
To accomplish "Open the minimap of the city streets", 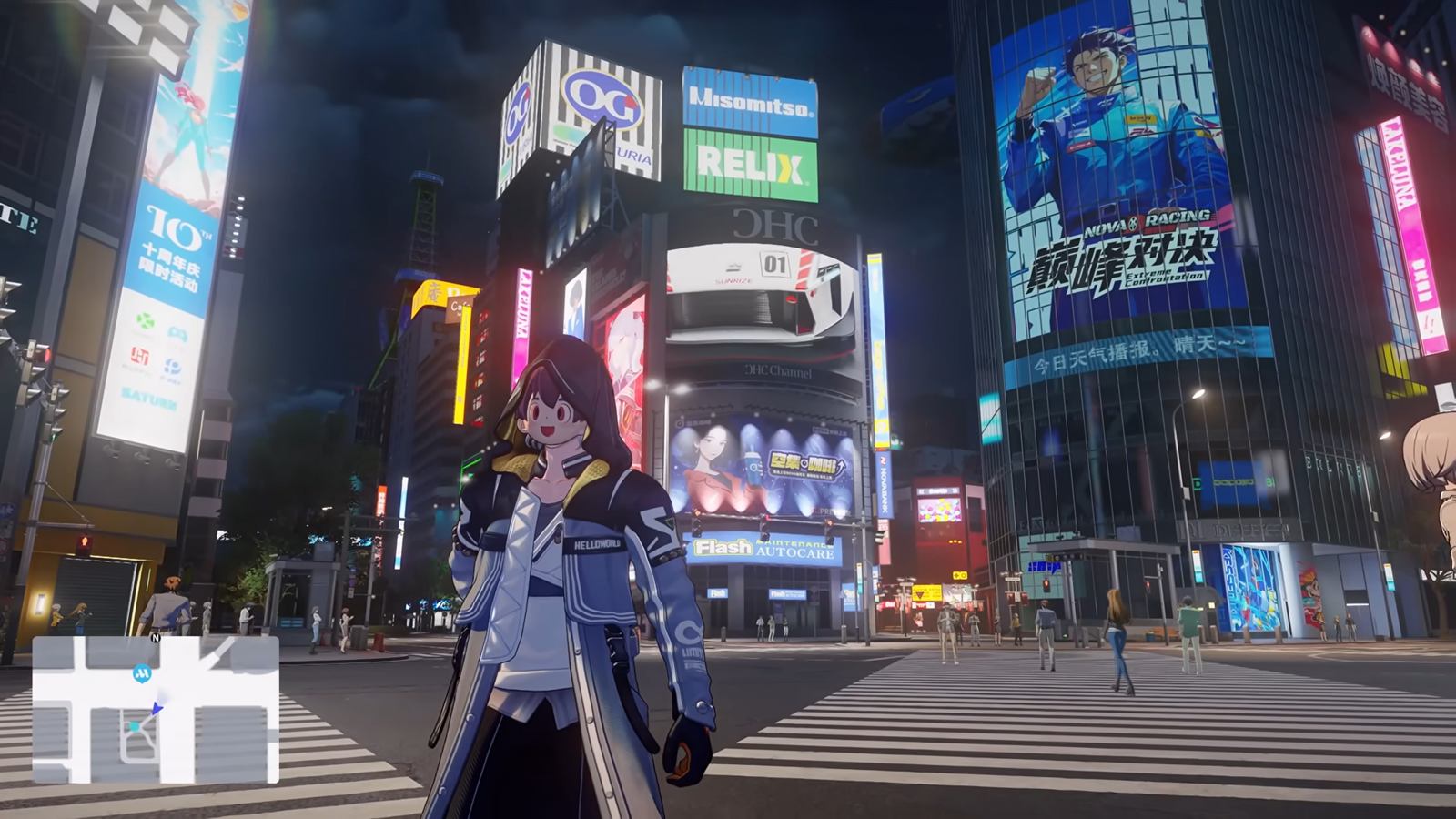I will pos(156,709).
